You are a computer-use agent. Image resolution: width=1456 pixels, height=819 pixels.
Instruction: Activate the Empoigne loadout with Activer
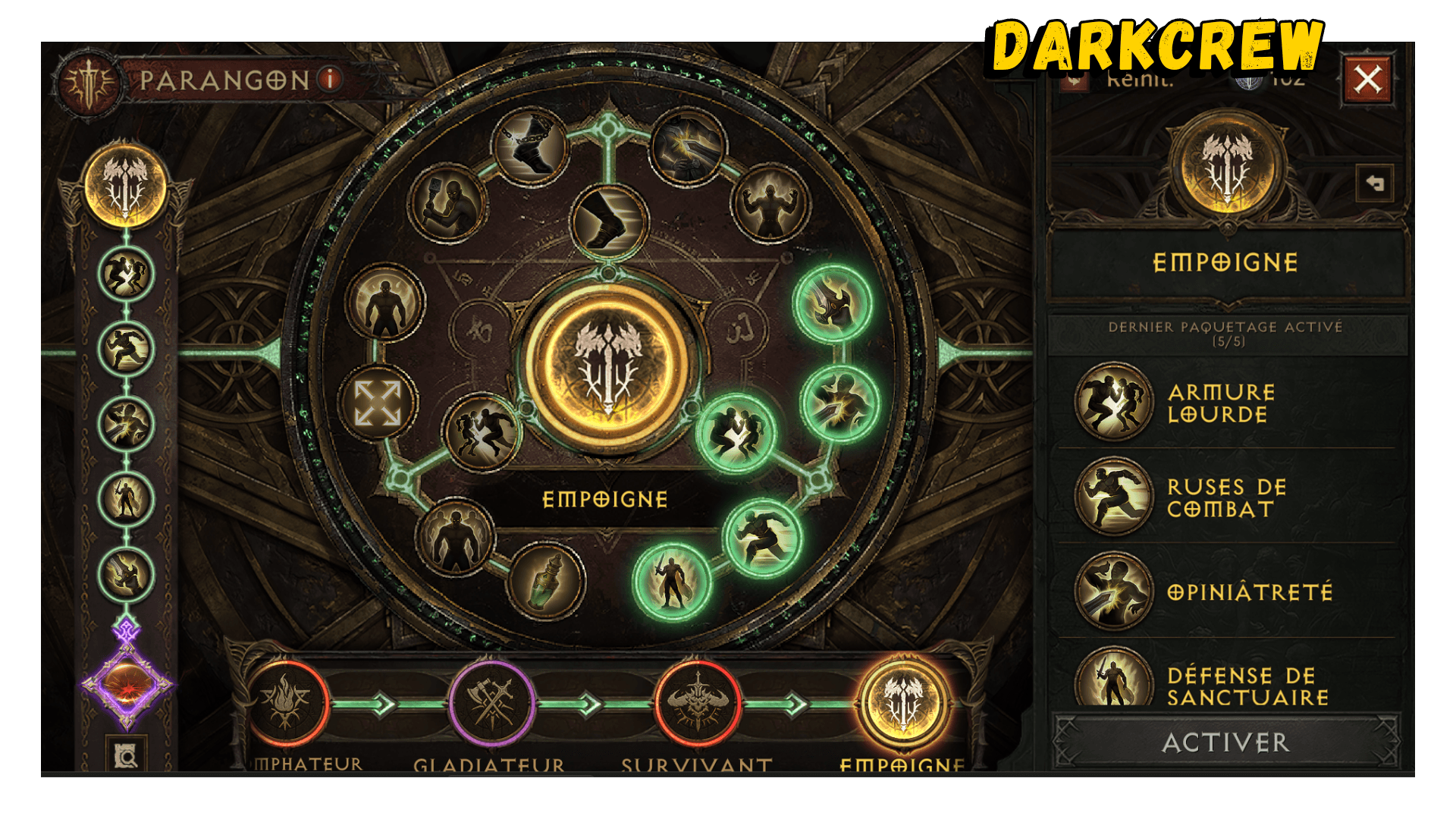point(1225,742)
